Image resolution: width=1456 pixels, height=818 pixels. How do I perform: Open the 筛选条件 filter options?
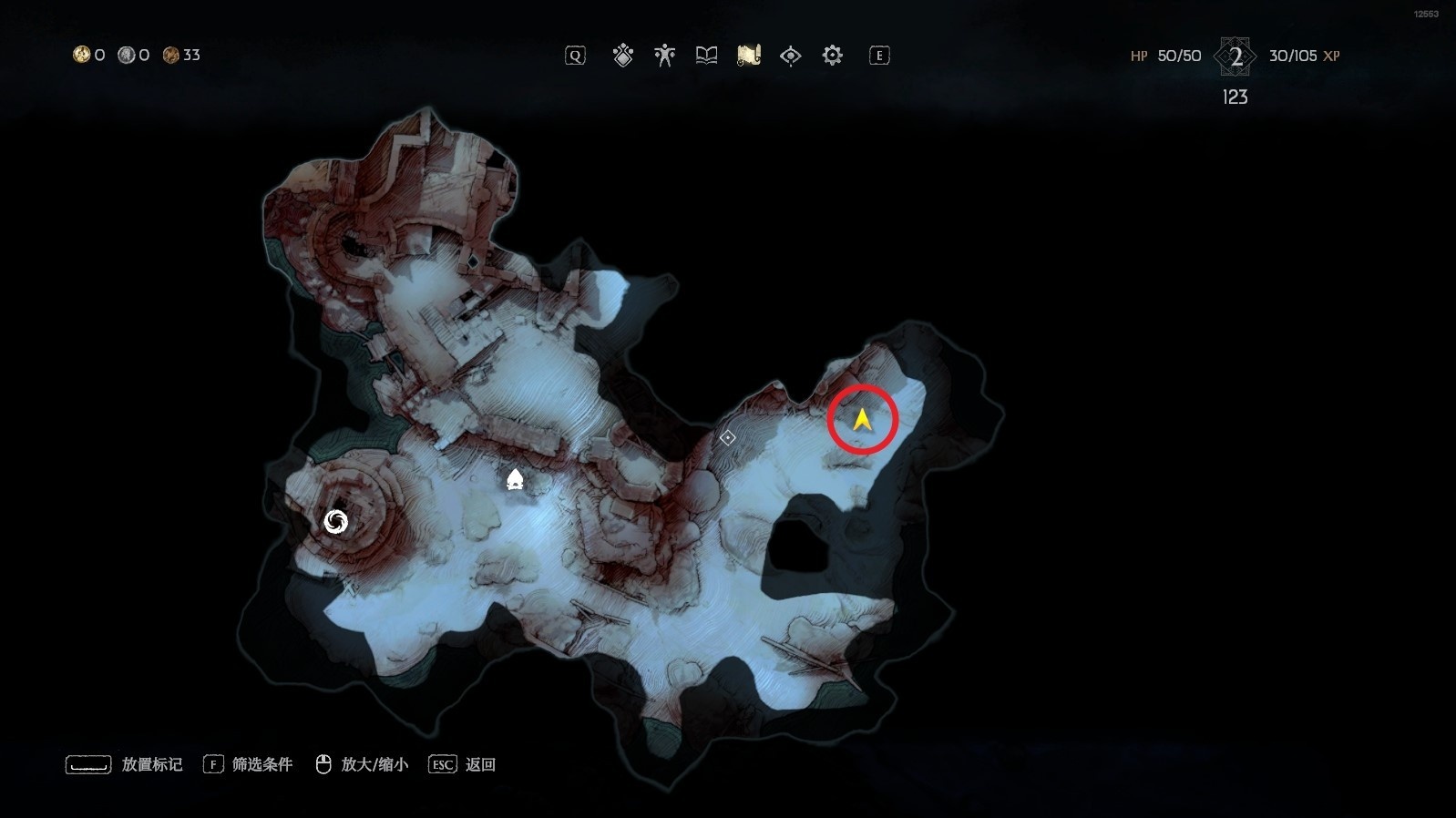point(249,764)
